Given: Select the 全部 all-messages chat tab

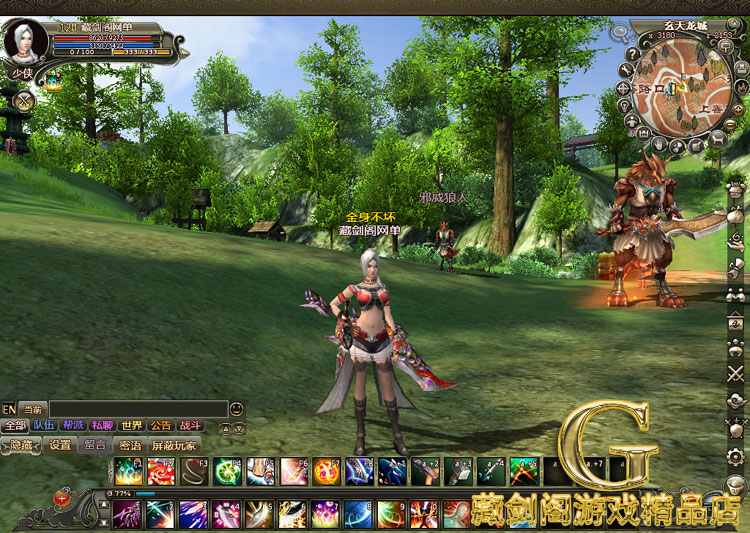Looking at the screenshot, I should (x=14, y=425).
